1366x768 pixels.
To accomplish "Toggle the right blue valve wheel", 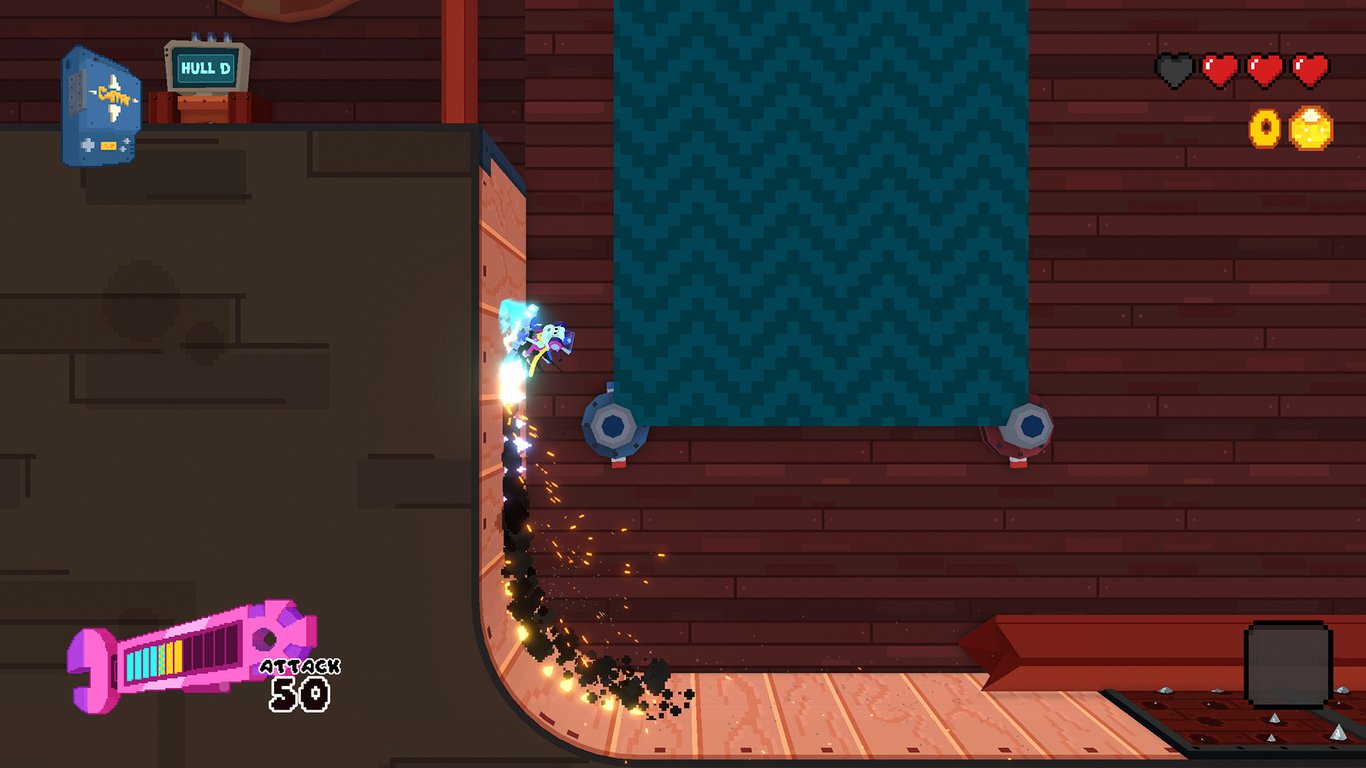I will [1030, 424].
